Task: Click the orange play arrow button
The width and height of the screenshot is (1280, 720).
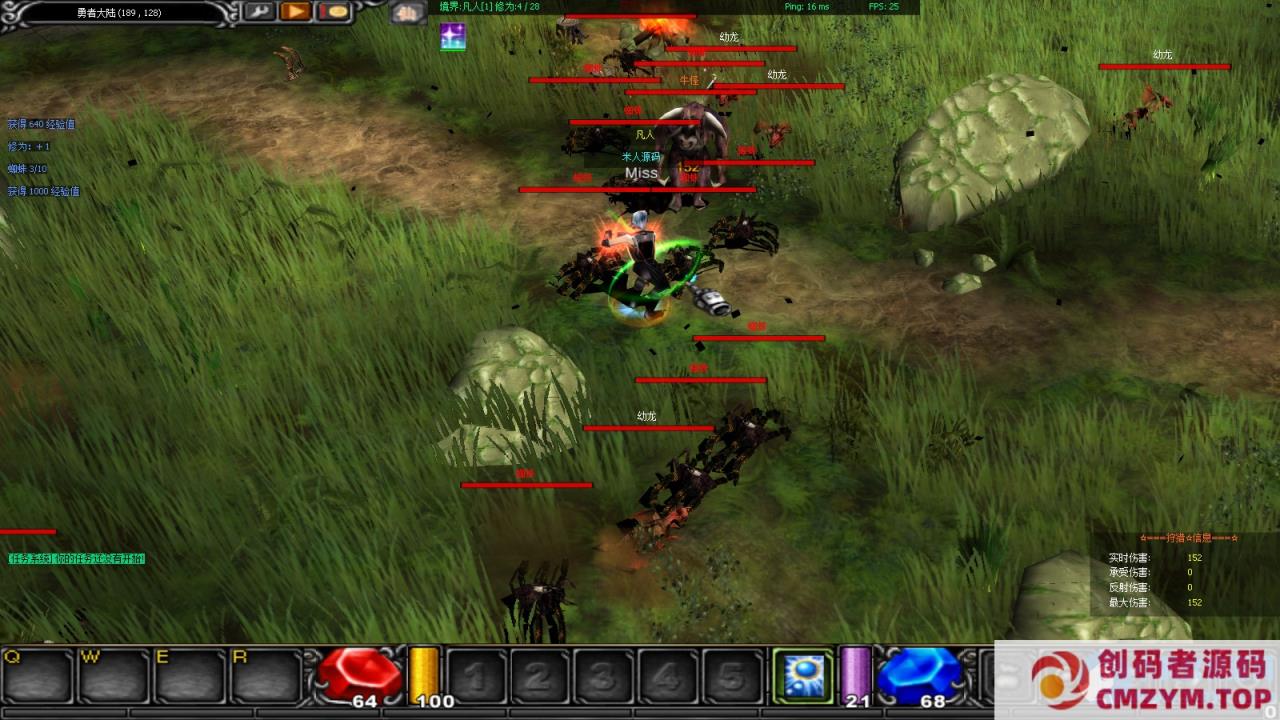Action: pos(295,12)
